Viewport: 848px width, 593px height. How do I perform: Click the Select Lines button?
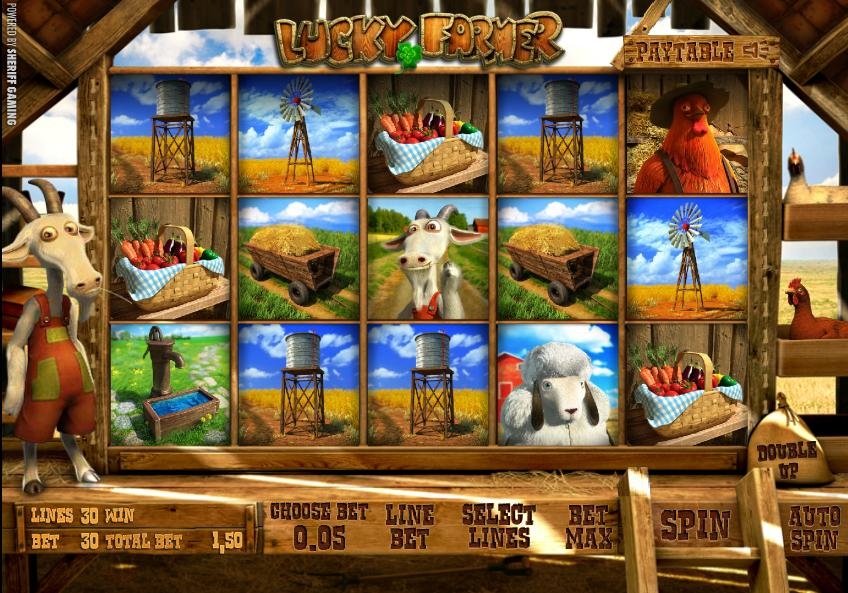[498, 526]
